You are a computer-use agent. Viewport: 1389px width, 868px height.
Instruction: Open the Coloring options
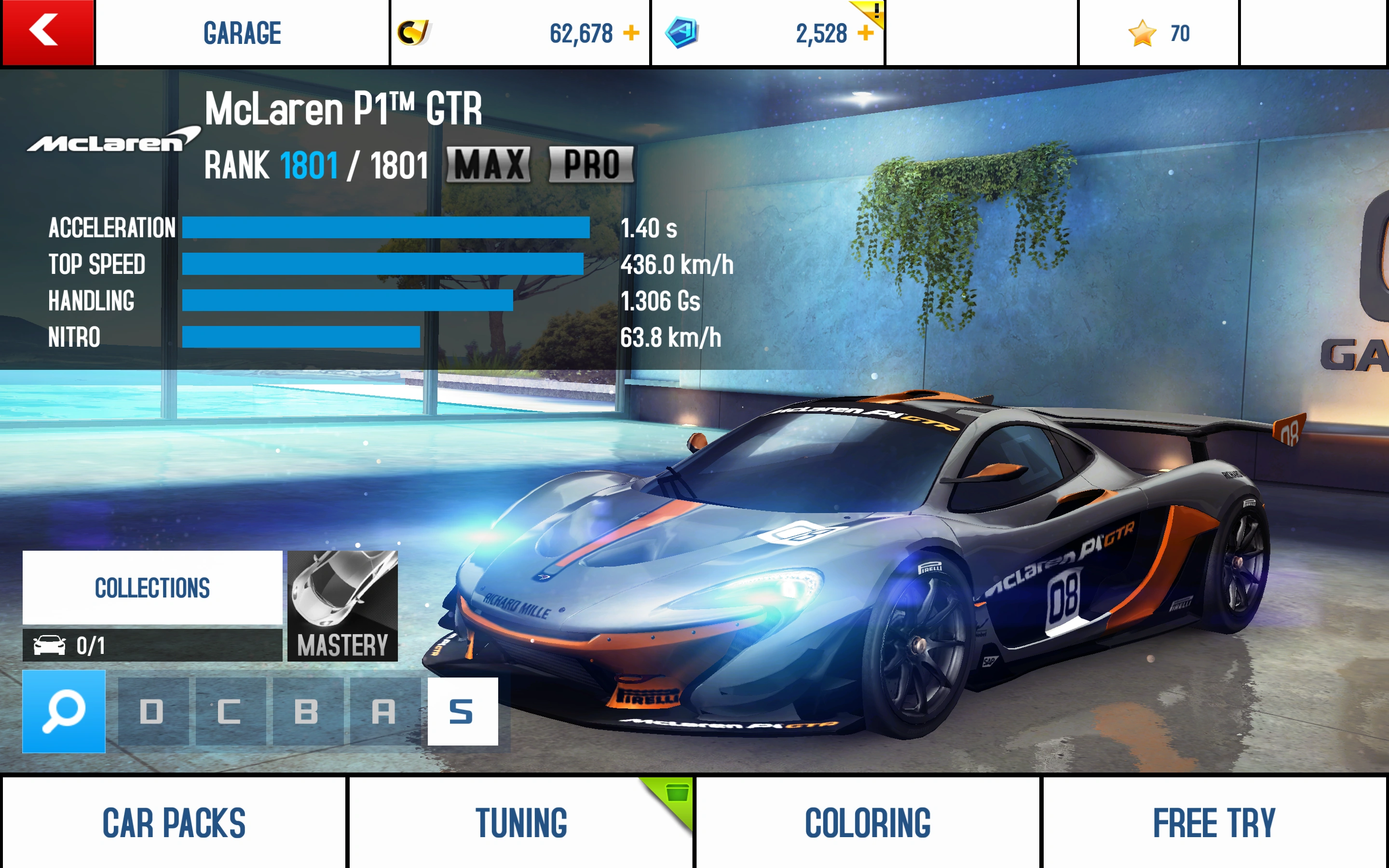pyautogui.click(x=867, y=823)
